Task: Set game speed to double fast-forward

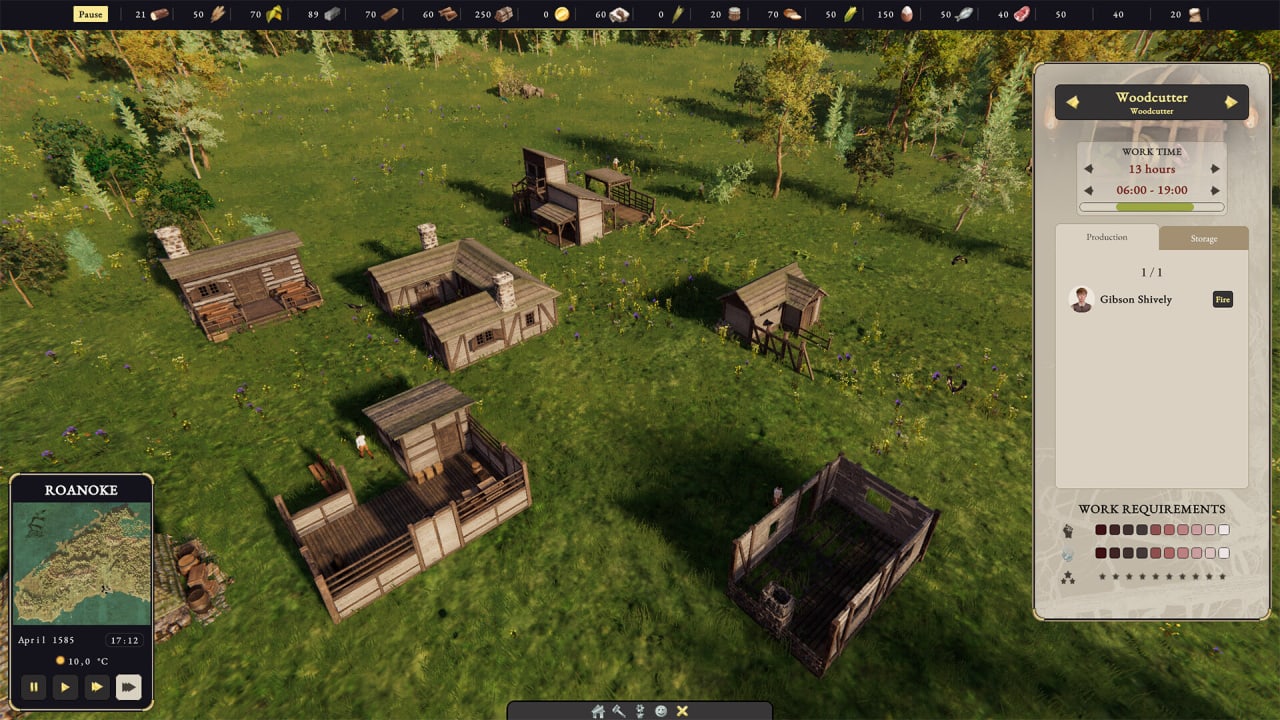Action: pos(97,687)
